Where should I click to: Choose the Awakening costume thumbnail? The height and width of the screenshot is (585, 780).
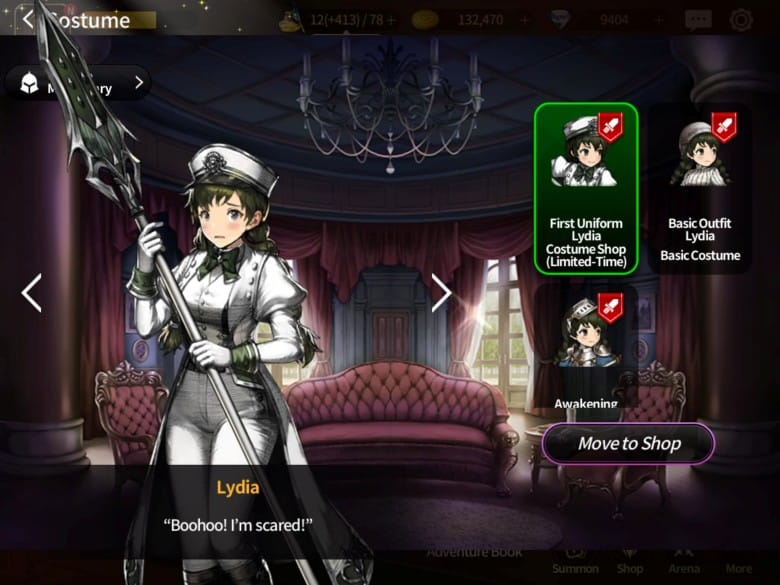[x=585, y=345]
